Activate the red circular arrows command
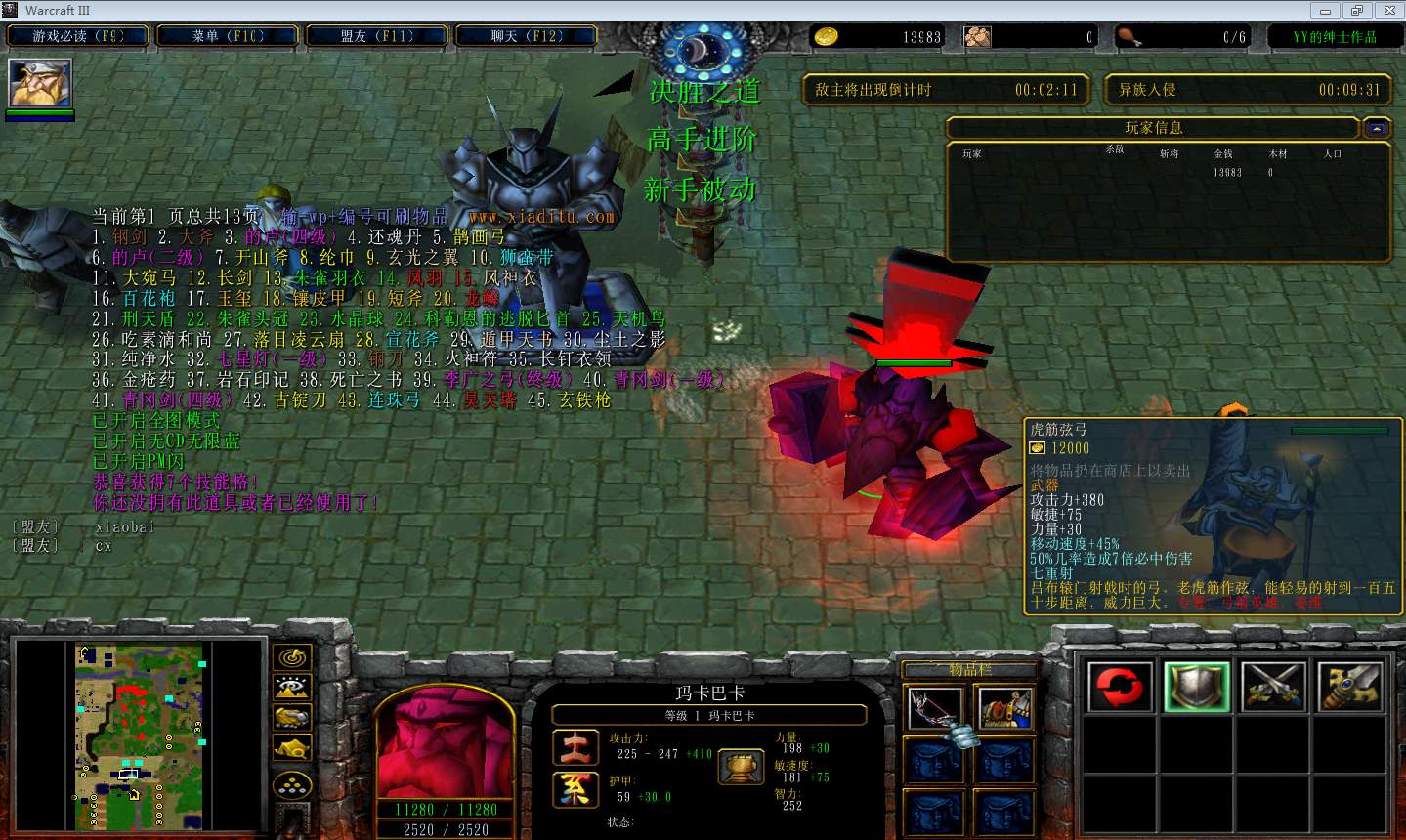The height and width of the screenshot is (840, 1406). 1120,686
